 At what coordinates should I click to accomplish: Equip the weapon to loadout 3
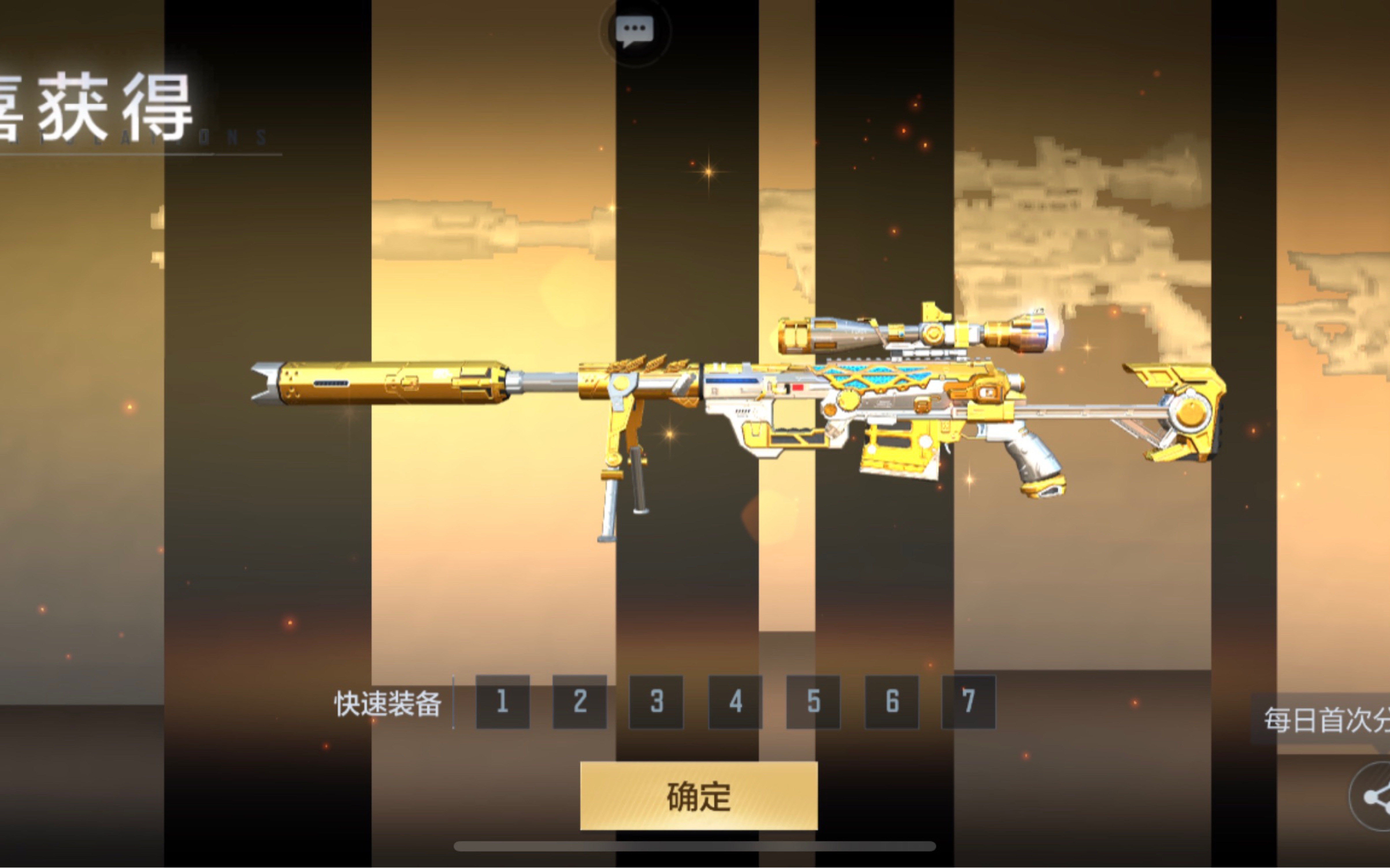(656, 702)
